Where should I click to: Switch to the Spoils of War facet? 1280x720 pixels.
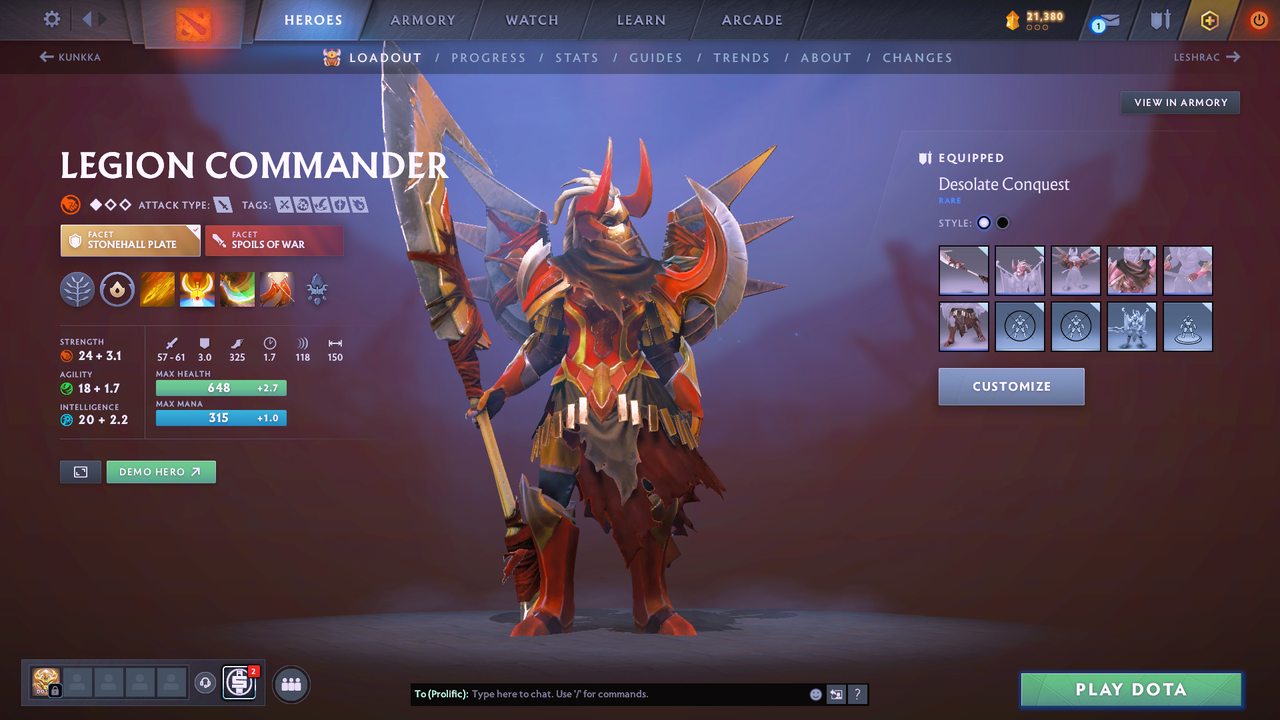point(274,240)
